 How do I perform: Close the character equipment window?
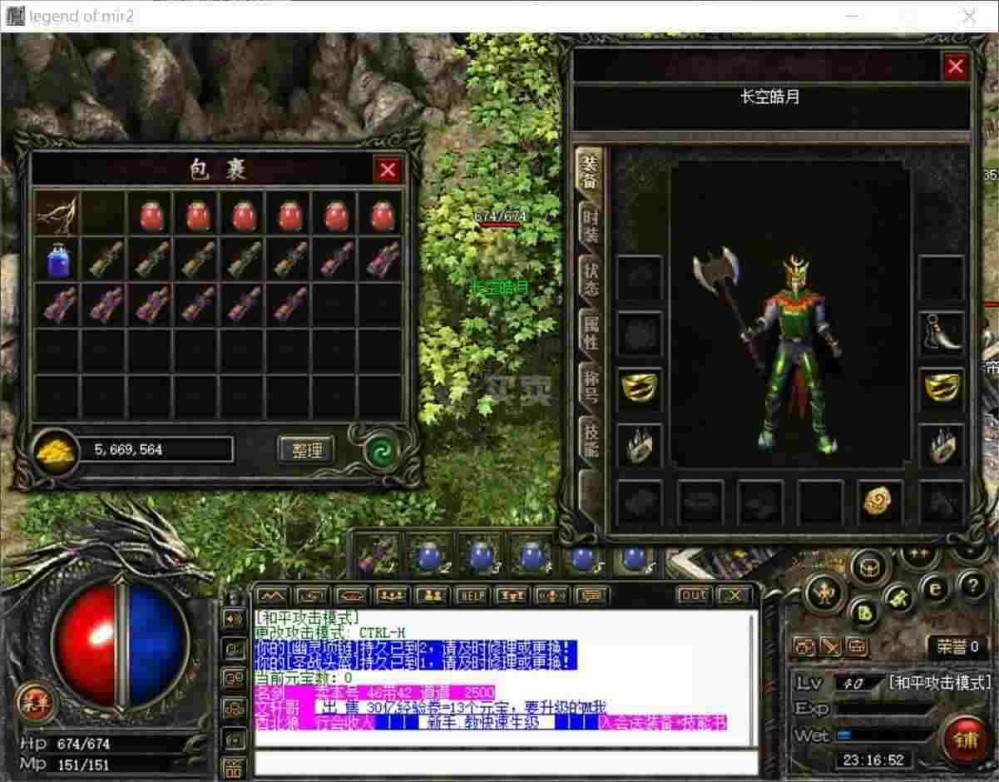(955, 67)
